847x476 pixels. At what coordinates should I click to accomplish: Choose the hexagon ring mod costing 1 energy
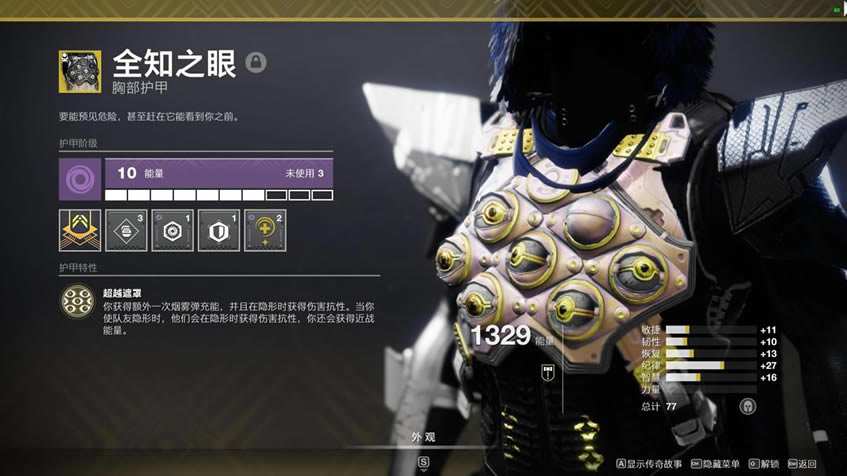[x=171, y=230]
